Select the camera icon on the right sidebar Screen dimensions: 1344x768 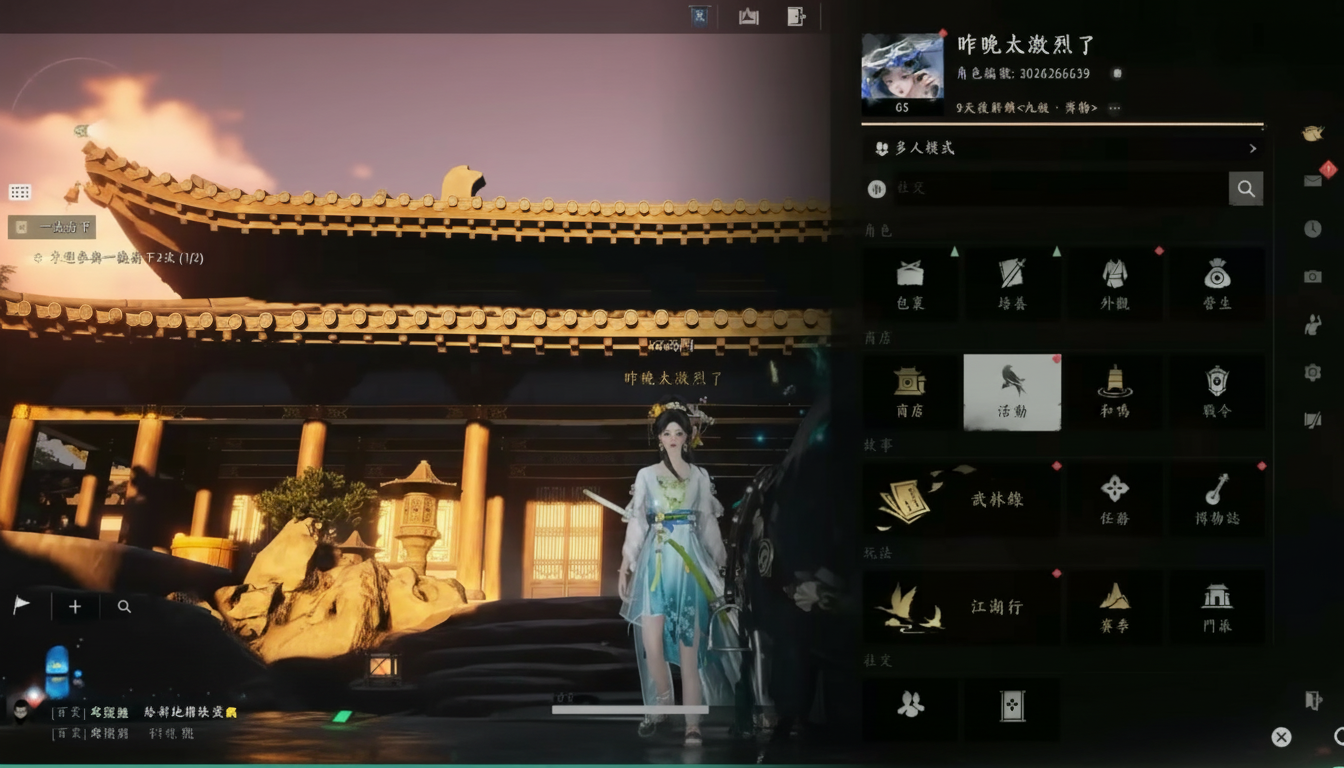point(1313,277)
